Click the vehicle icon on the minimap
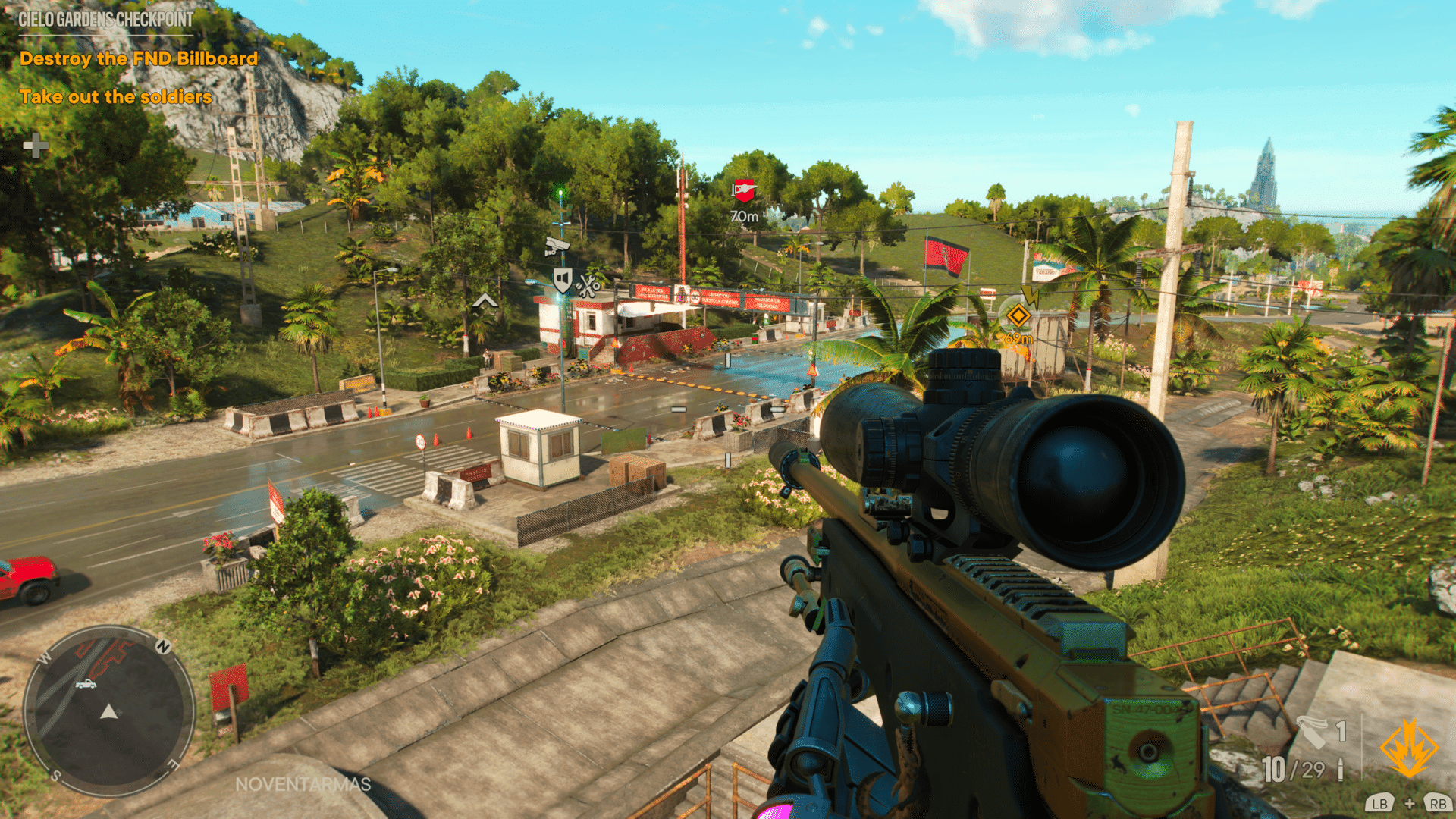This screenshot has width=1456, height=819. pos(86,684)
